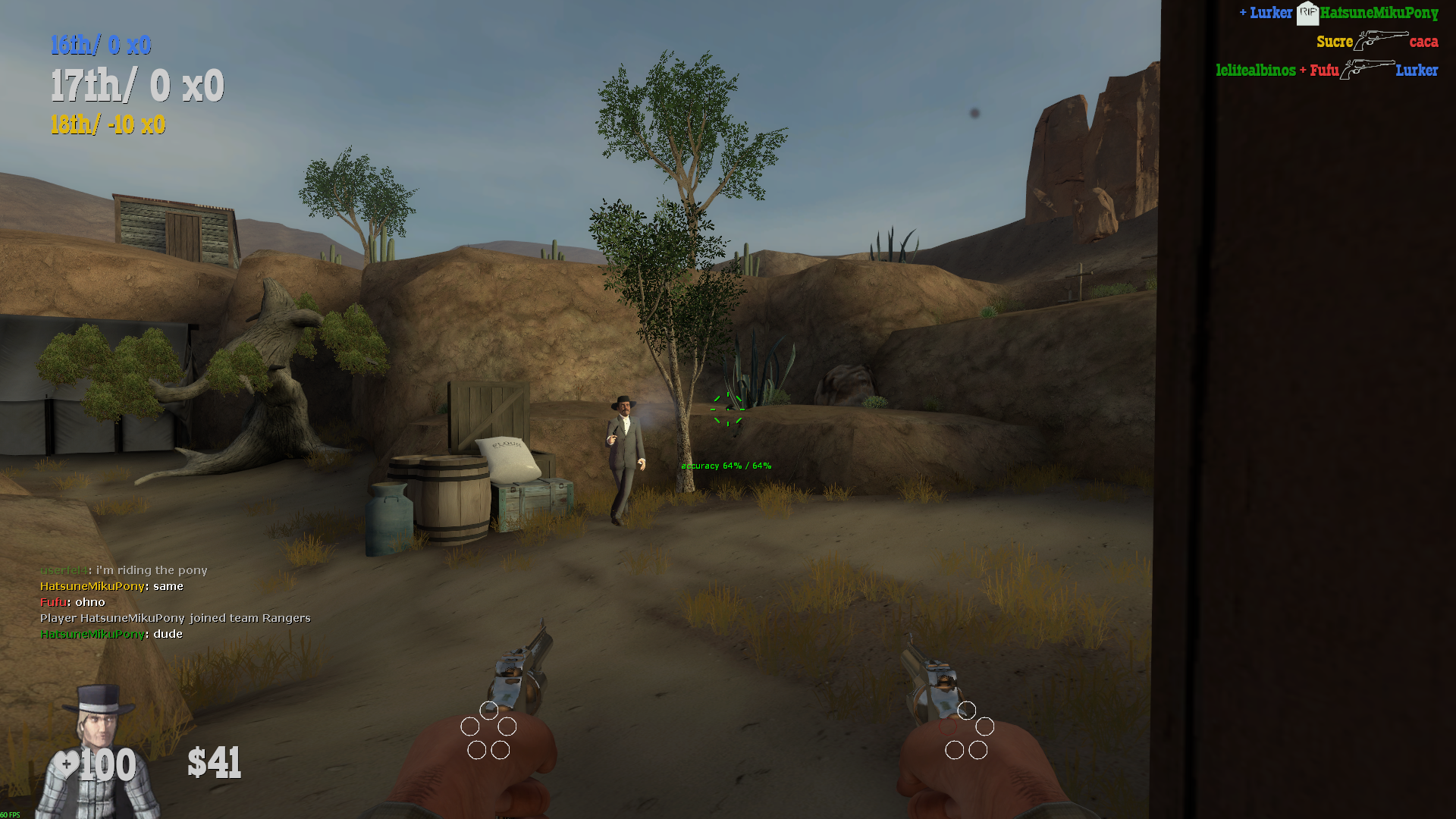Select the Sucre killed caca feed entry
The image size is (1456, 819).
point(1376,42)
